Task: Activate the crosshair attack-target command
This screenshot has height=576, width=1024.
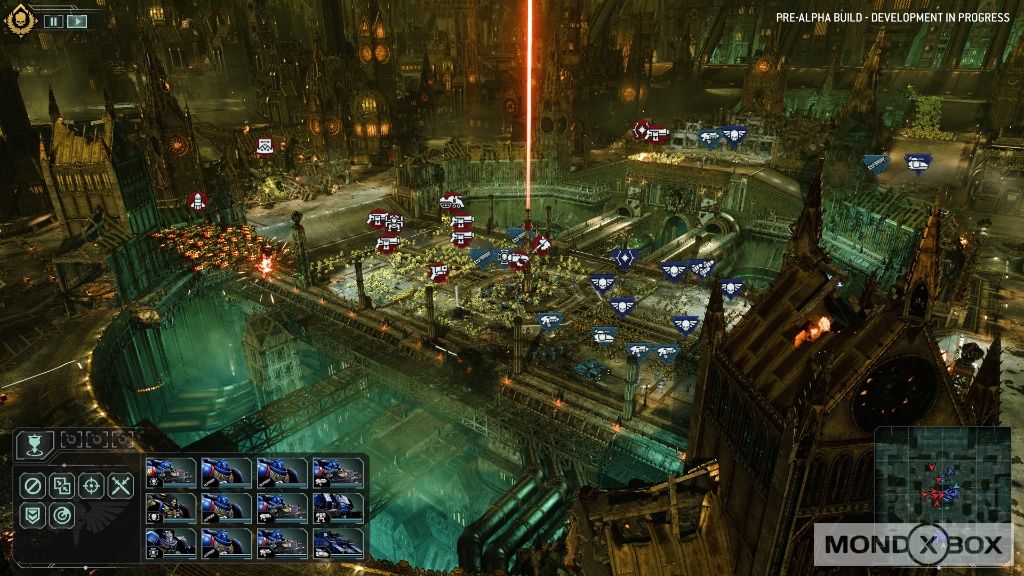Action: 91,487
